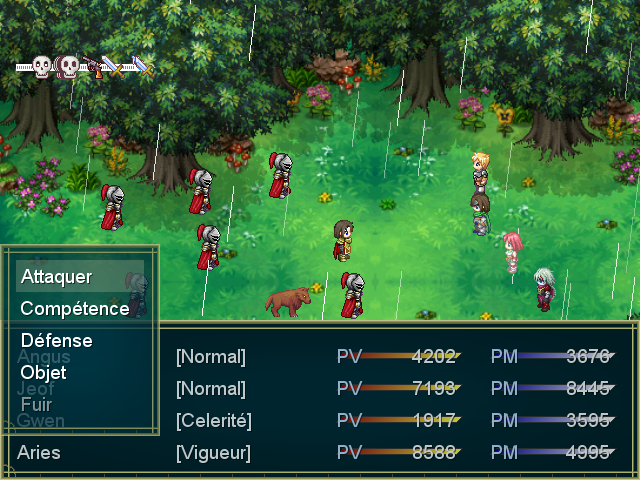640x480 pixels.
Task: Open the Compétence skill menu
Action: click(74, 309)
